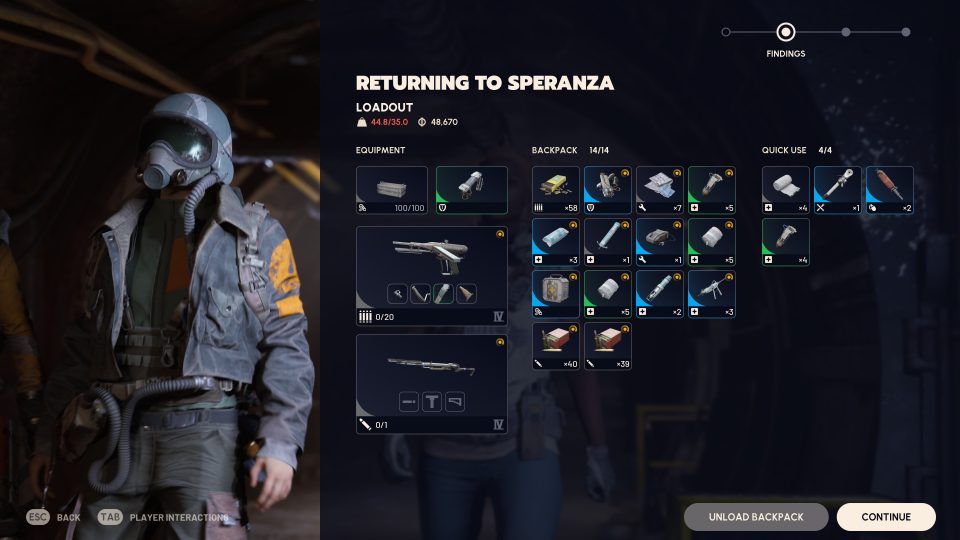The image size is (960, 540).
Task: Pick the ammo box stack of 39
Action: tap(608, 346)
